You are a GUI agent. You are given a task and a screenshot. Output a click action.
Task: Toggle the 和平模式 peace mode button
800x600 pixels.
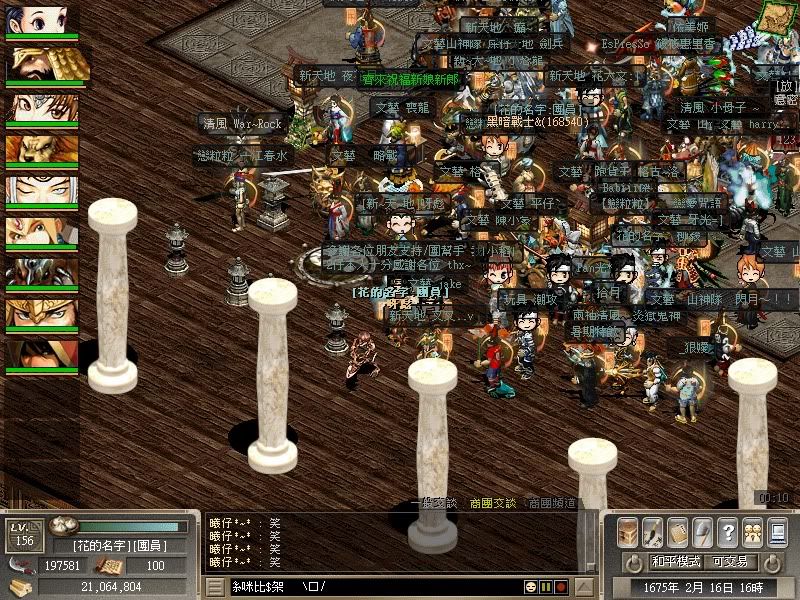677,562
